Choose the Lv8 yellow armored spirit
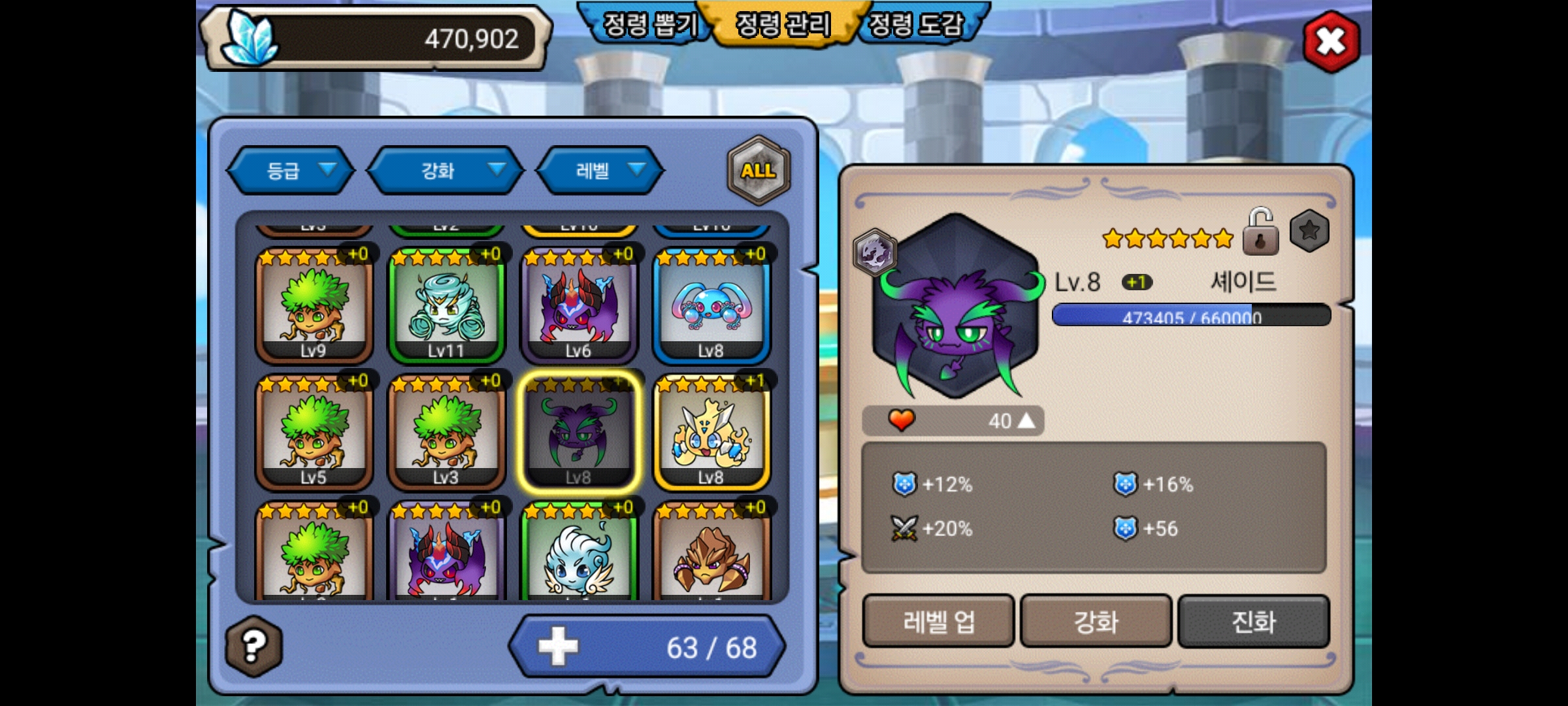Screen dimensions: 1568x706 [x=711, y=433]
